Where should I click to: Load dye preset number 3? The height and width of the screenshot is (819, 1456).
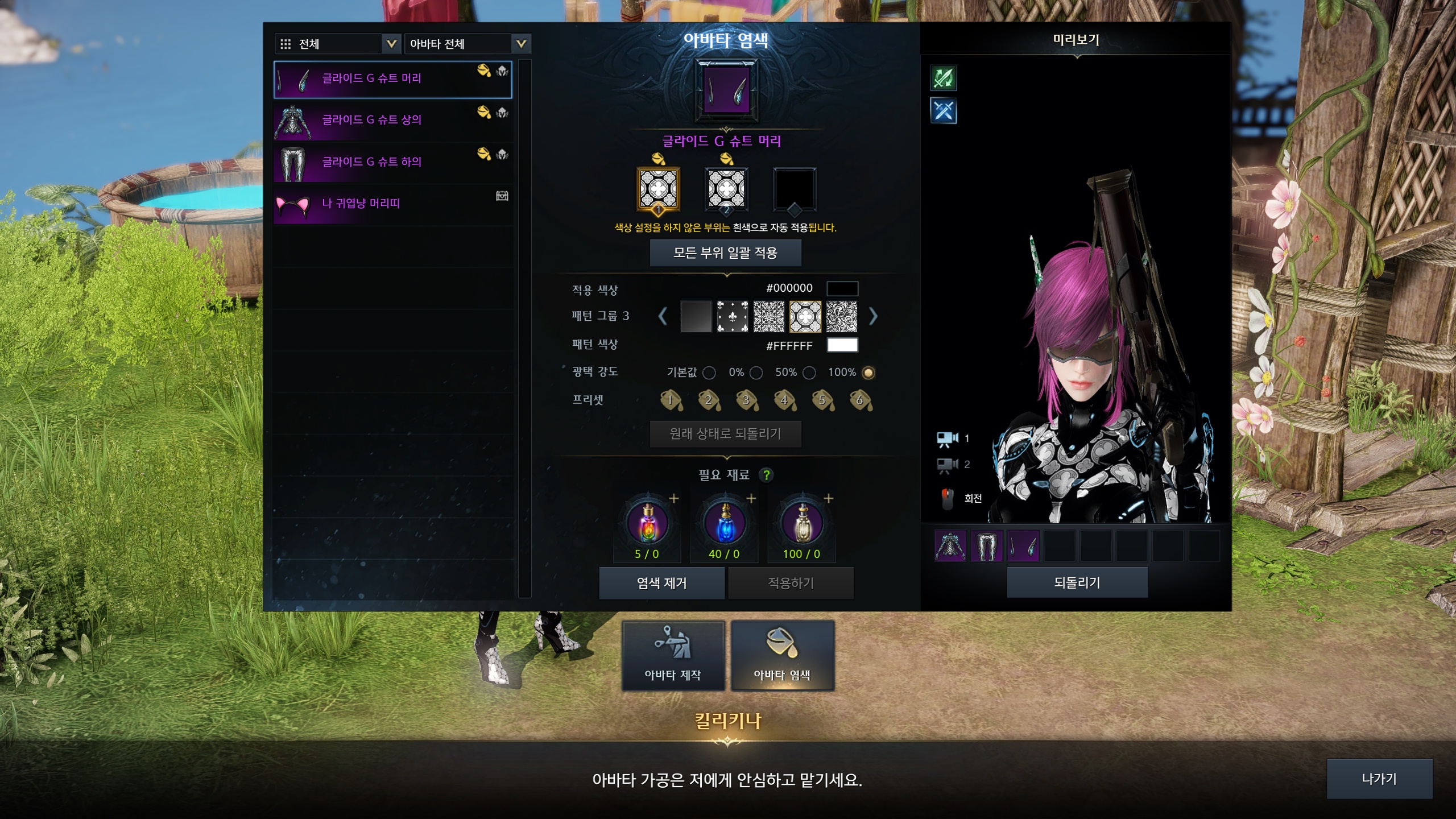(746, 400)
